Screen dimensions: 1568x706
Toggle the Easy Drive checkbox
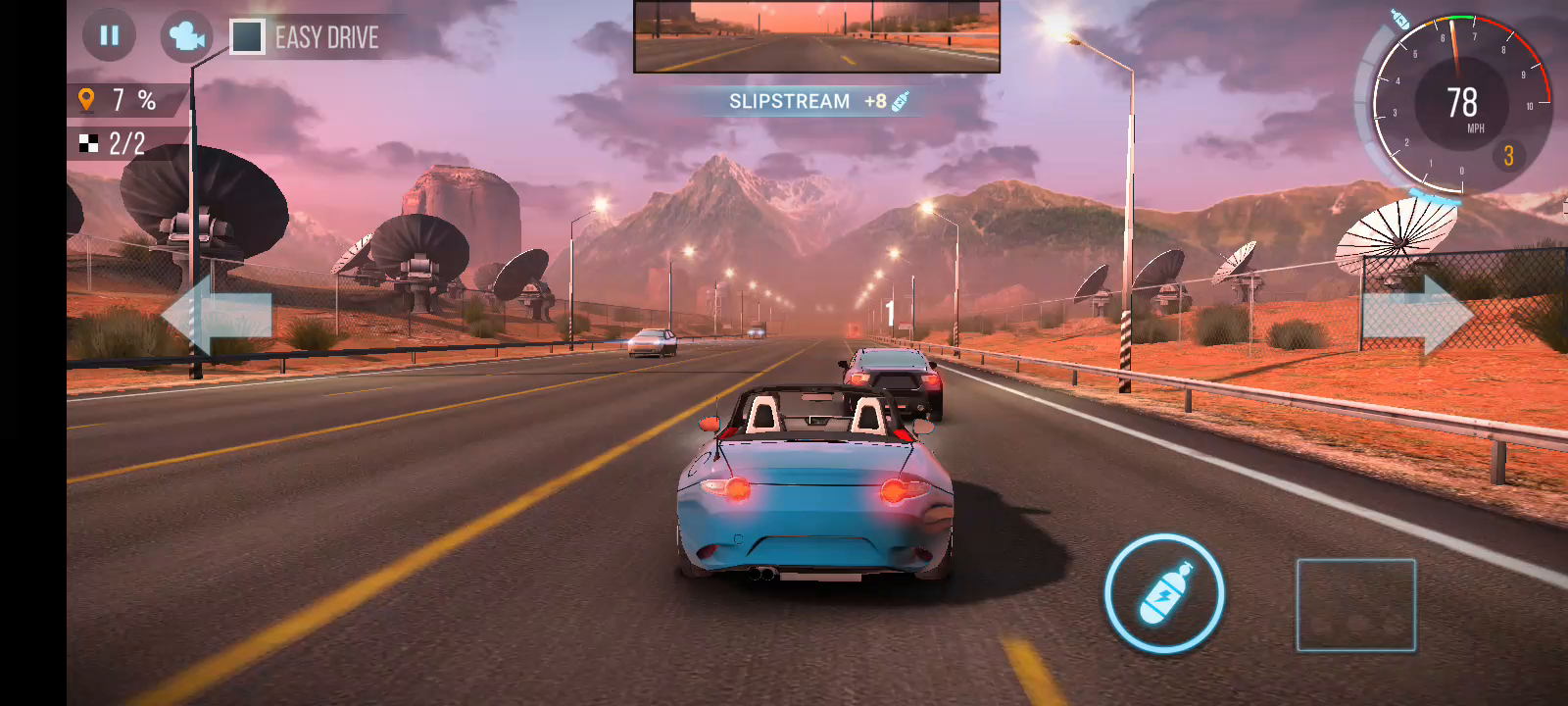(247, 37)
